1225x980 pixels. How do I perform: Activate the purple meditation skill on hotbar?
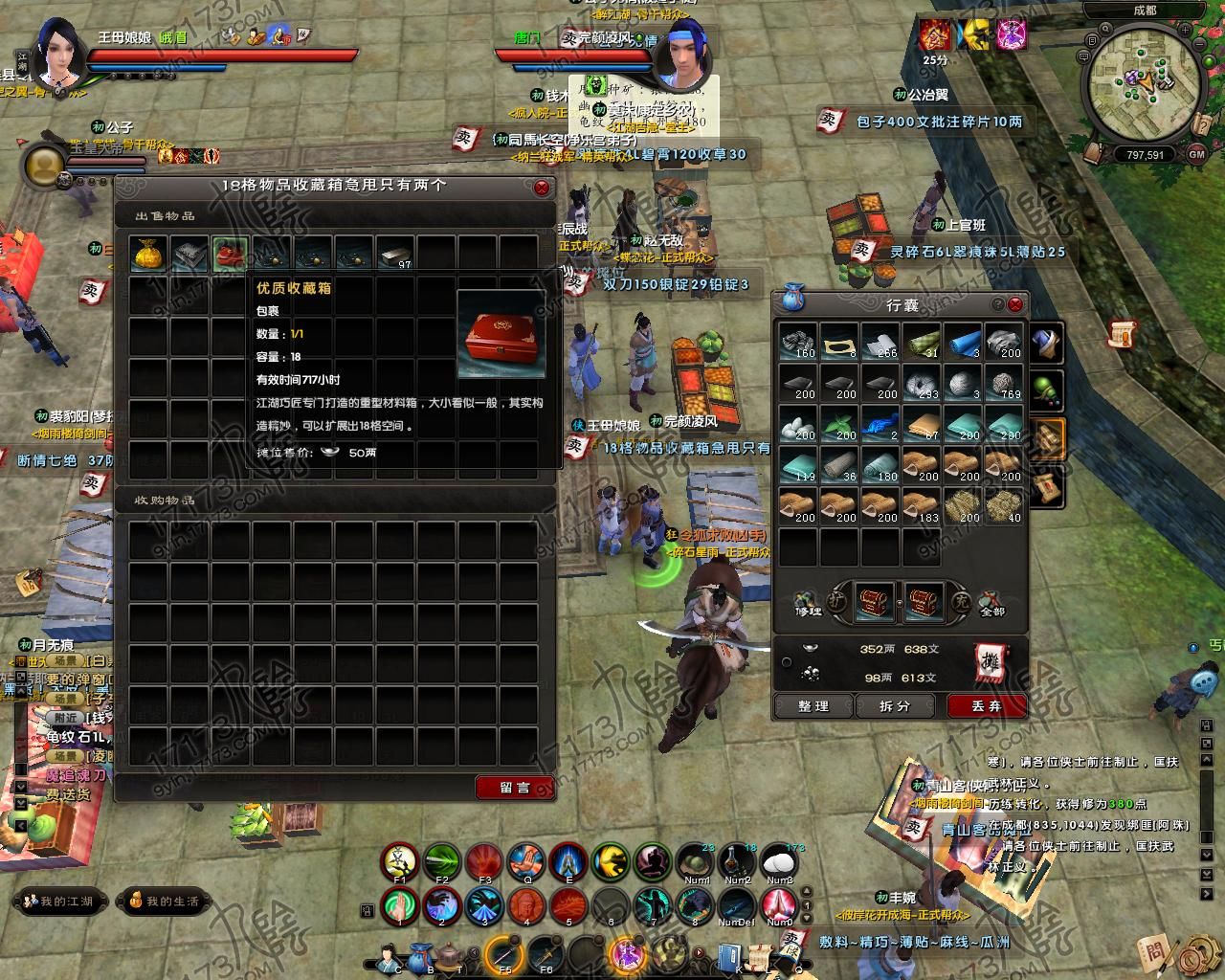pos(653,861)
